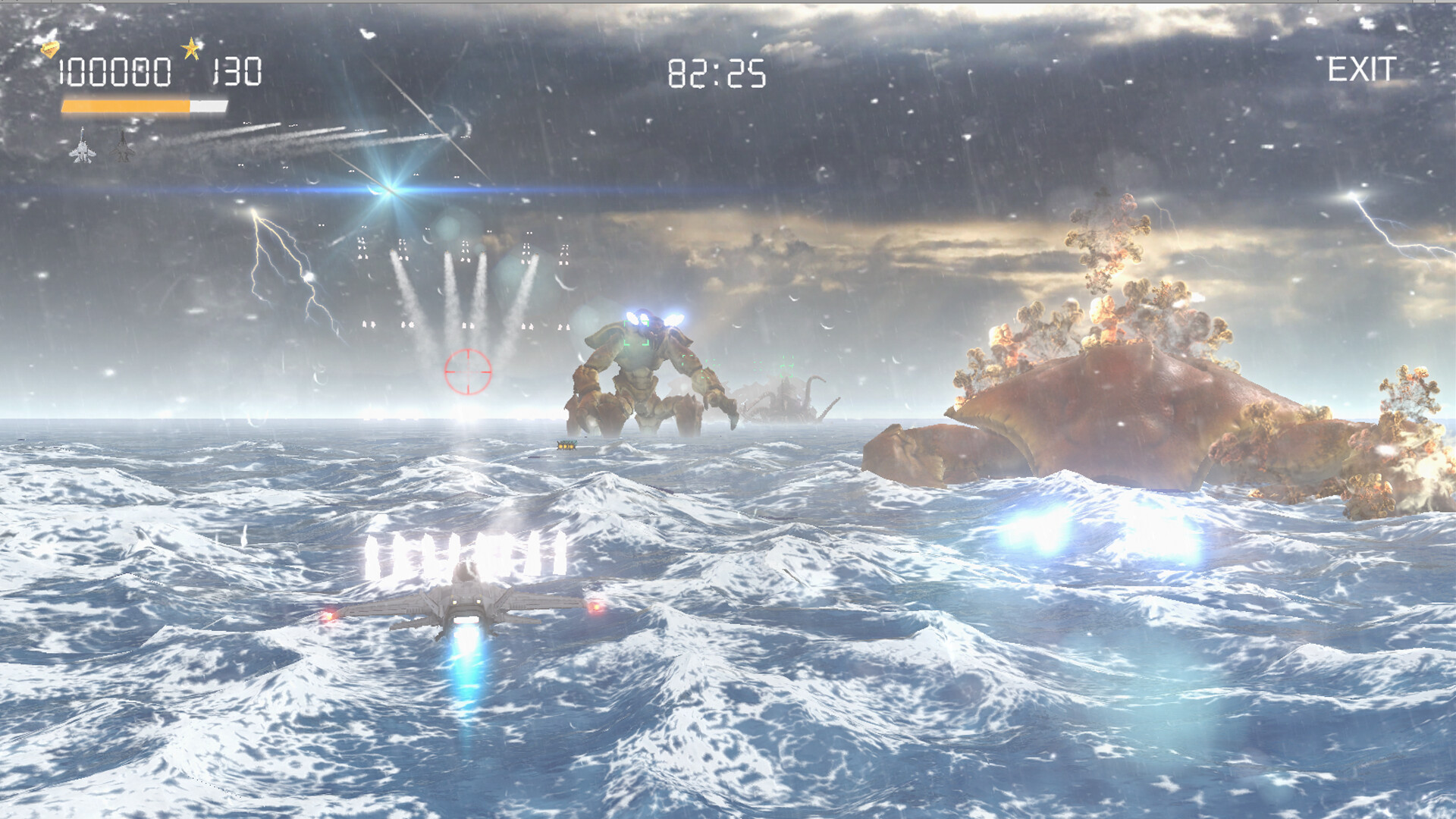Click the score value 100000
Viewport: 1456px width, 819px height.
tap(115, 72)
